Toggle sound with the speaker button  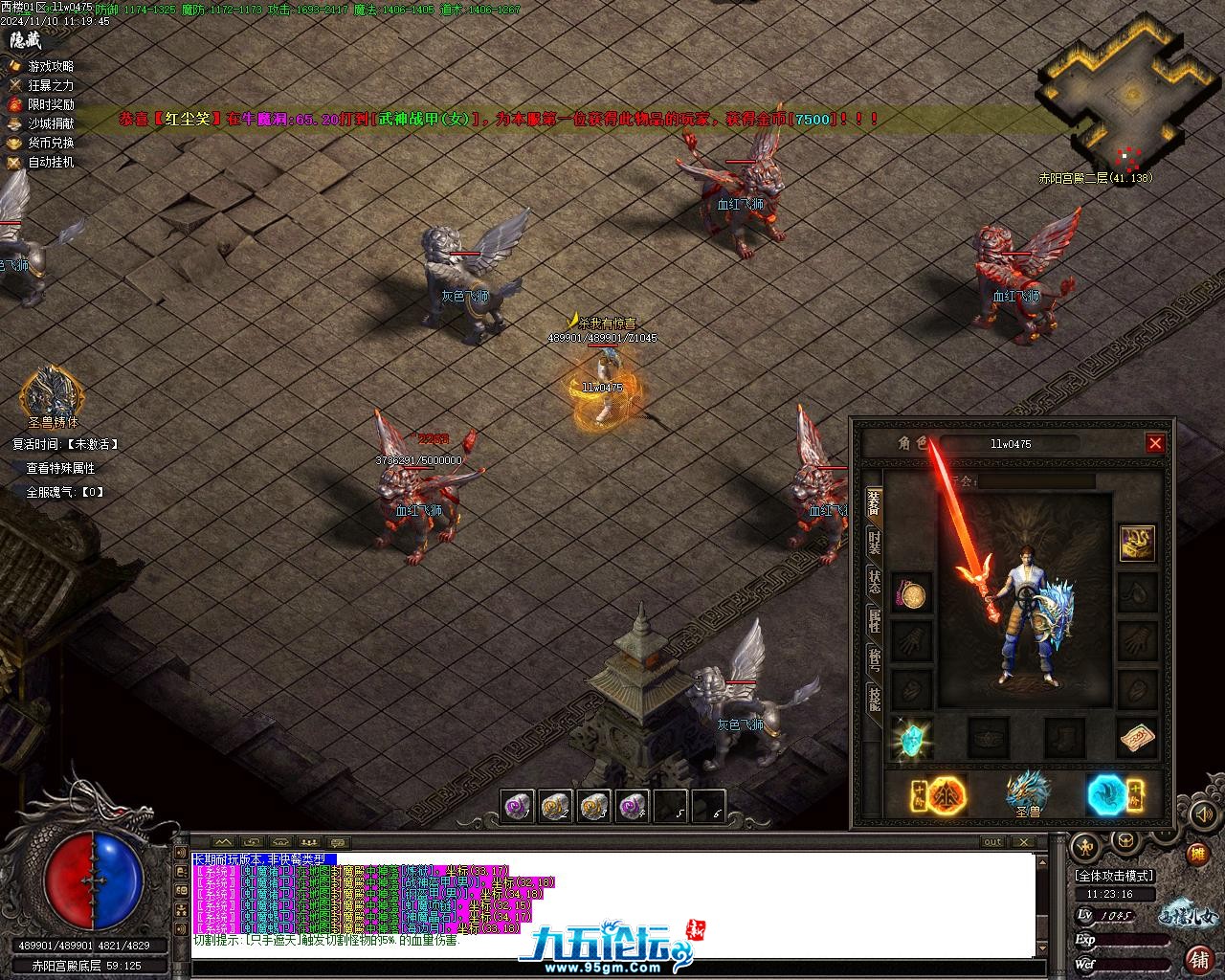pos(1203,813)
